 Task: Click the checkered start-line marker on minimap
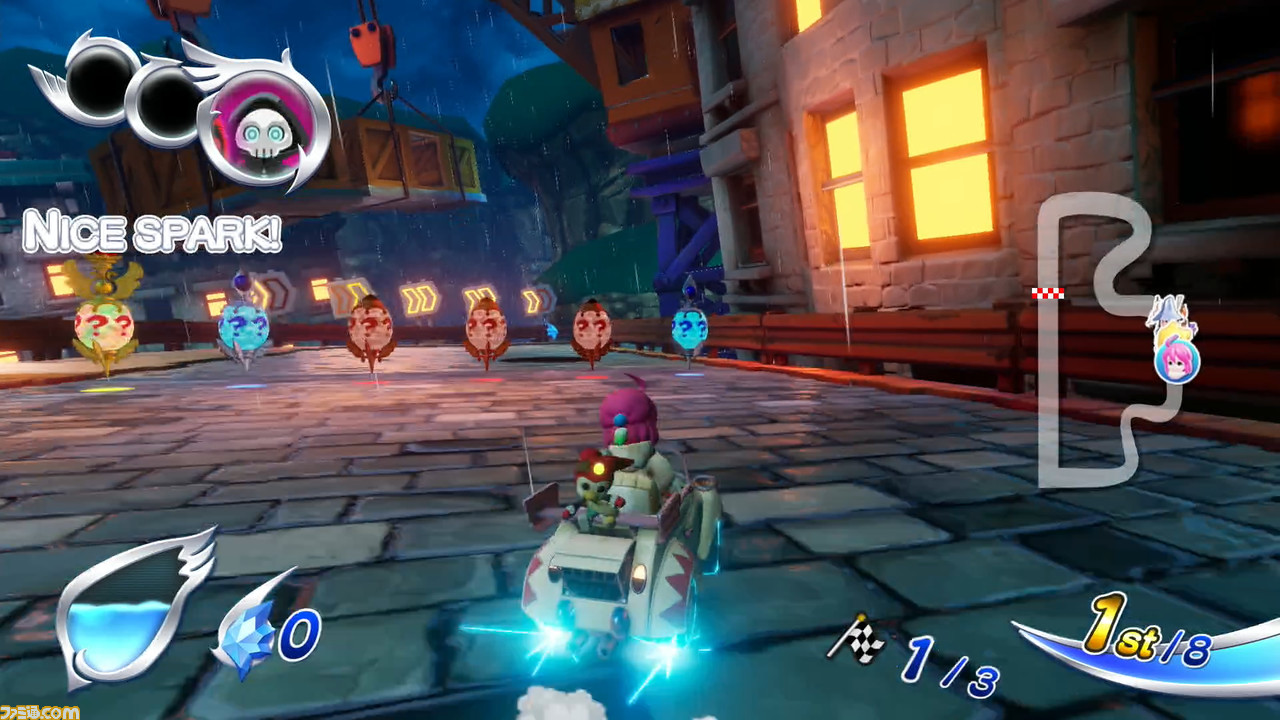1046,292
